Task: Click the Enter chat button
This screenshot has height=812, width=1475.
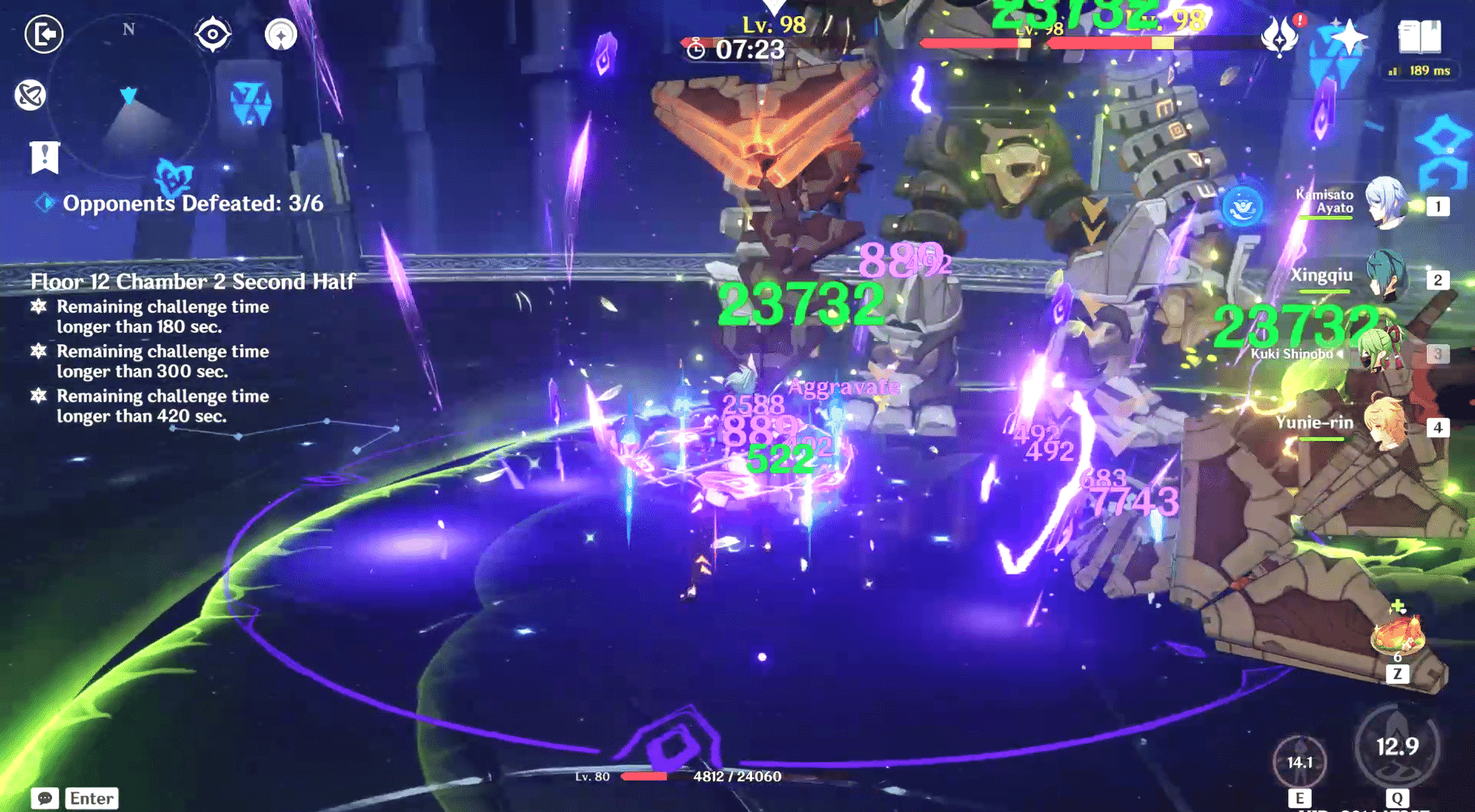Action: (89, 798)
